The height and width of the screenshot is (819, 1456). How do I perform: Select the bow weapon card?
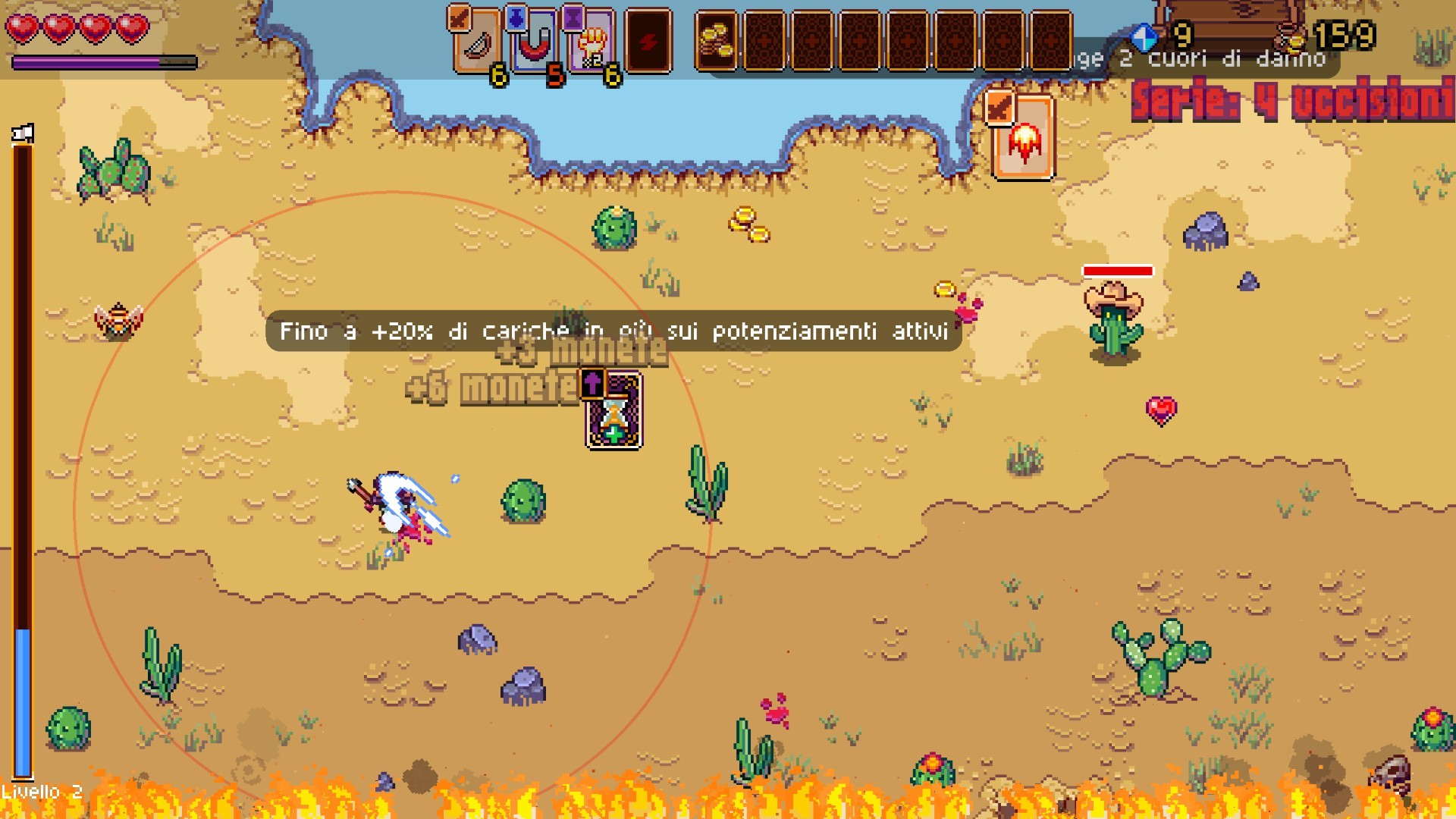click(477, 42)
